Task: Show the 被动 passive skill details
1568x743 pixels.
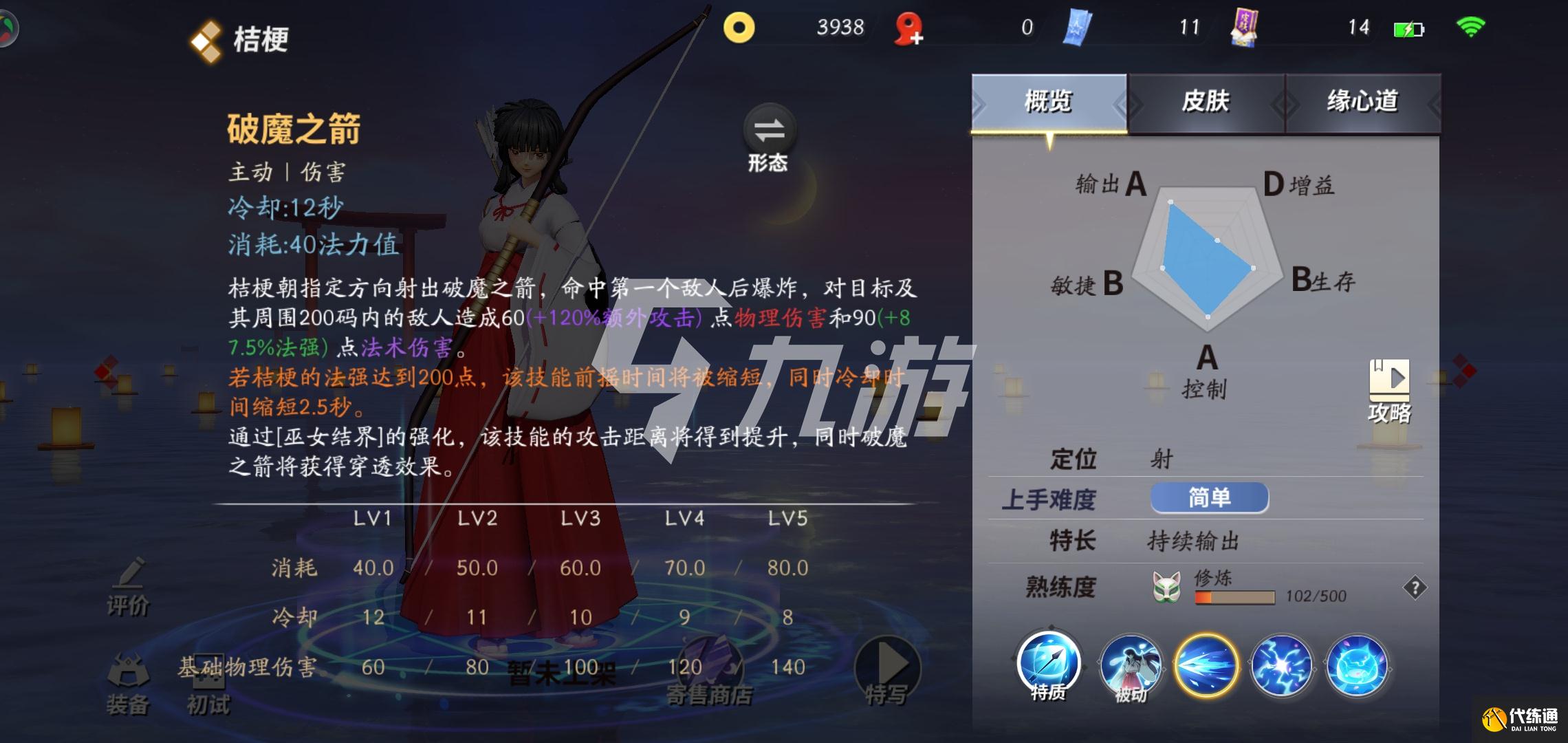Action: (1131, 666)
